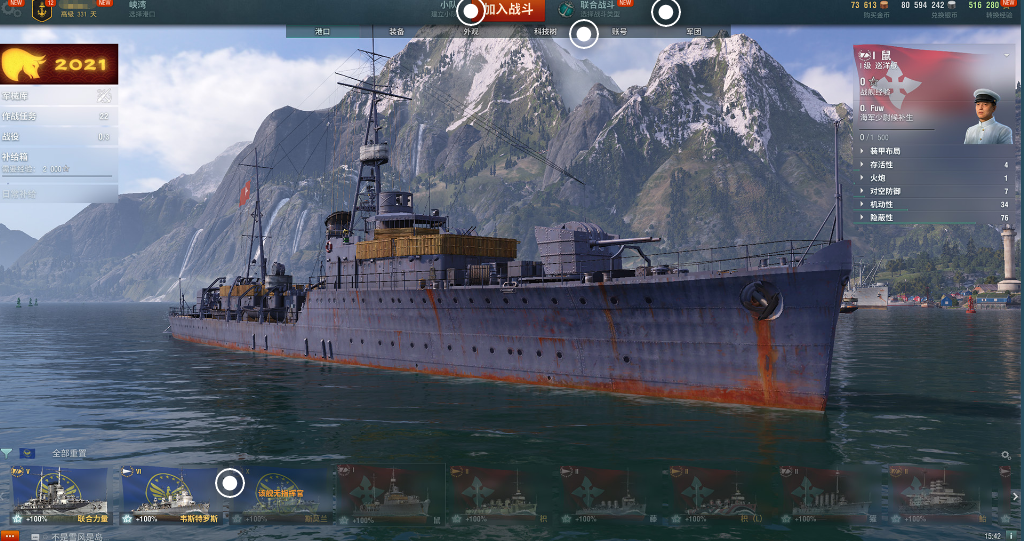Click 全部重置 to reset ship filters
Image resolution: width=1024 pixels, height=541 pixels.
[x=69, y=454]
